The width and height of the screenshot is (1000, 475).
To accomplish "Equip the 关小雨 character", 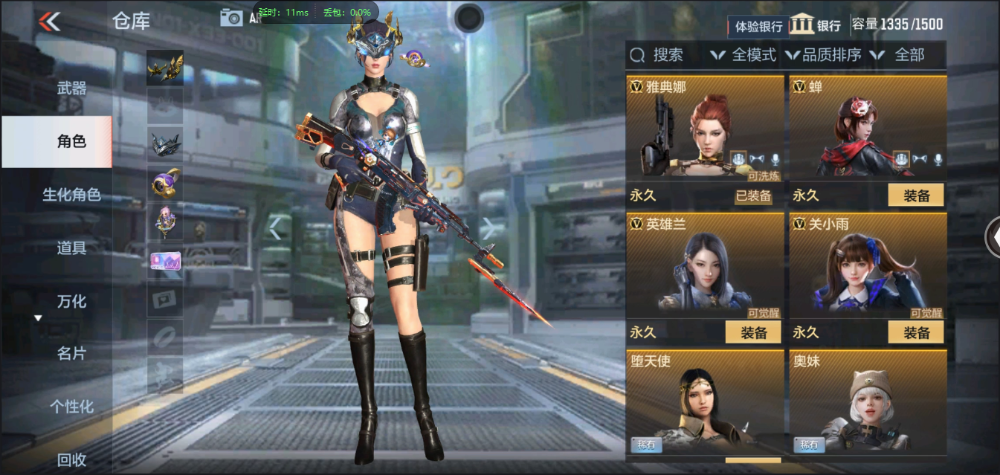I will tap(915, 333).
